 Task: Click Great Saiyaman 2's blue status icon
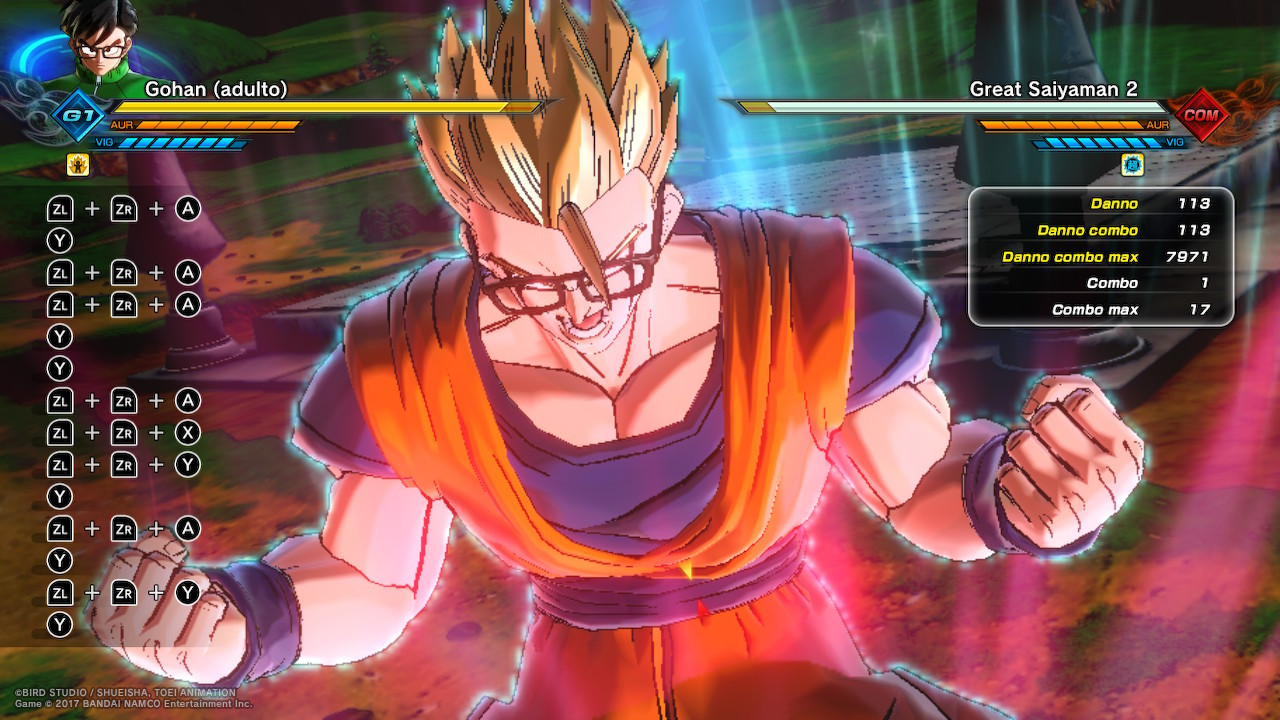(1131, 163)
